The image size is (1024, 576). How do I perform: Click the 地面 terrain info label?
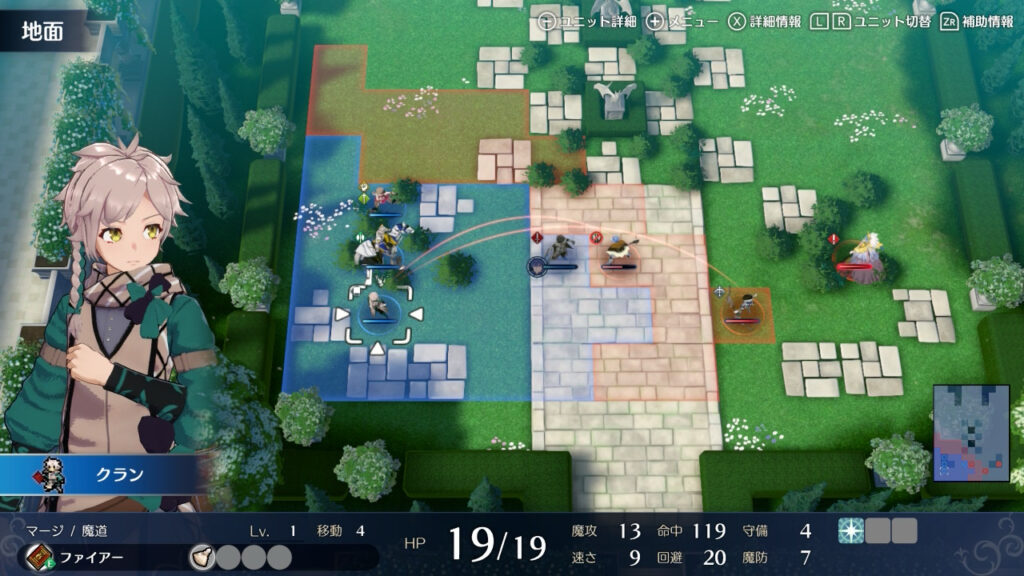(42, 31)
